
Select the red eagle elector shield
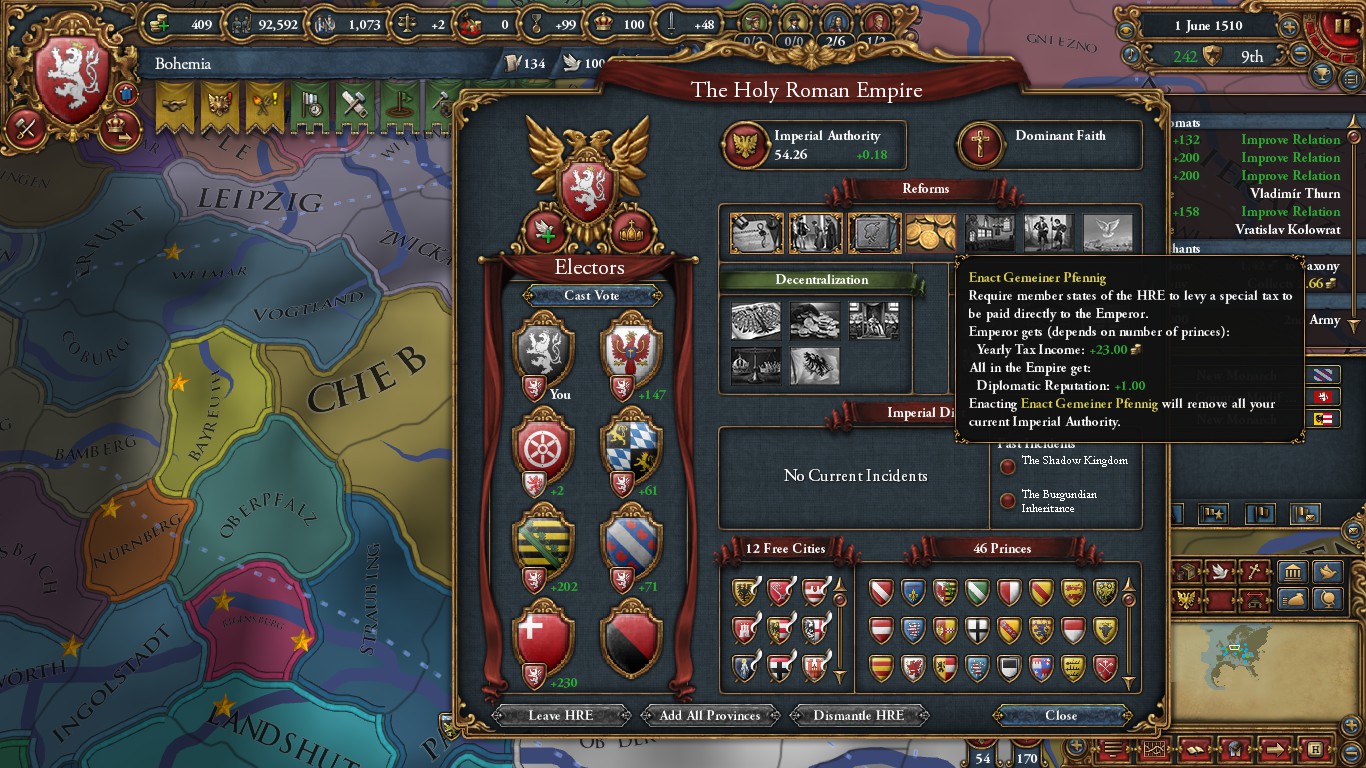pos(632,351)
